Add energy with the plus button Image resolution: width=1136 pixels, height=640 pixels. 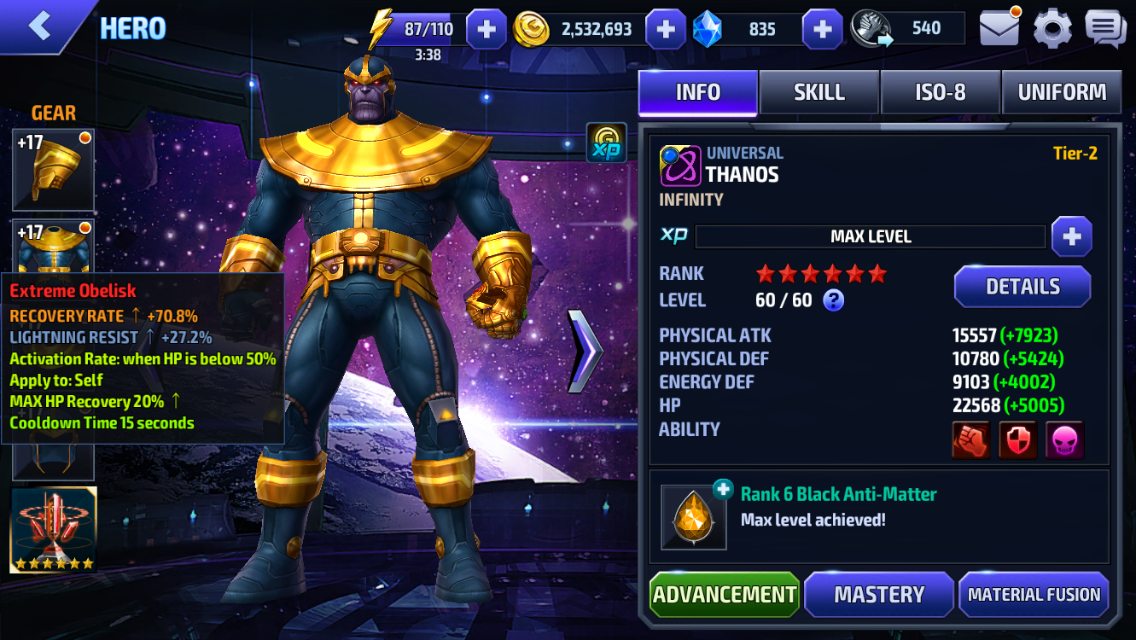point(486,29)
